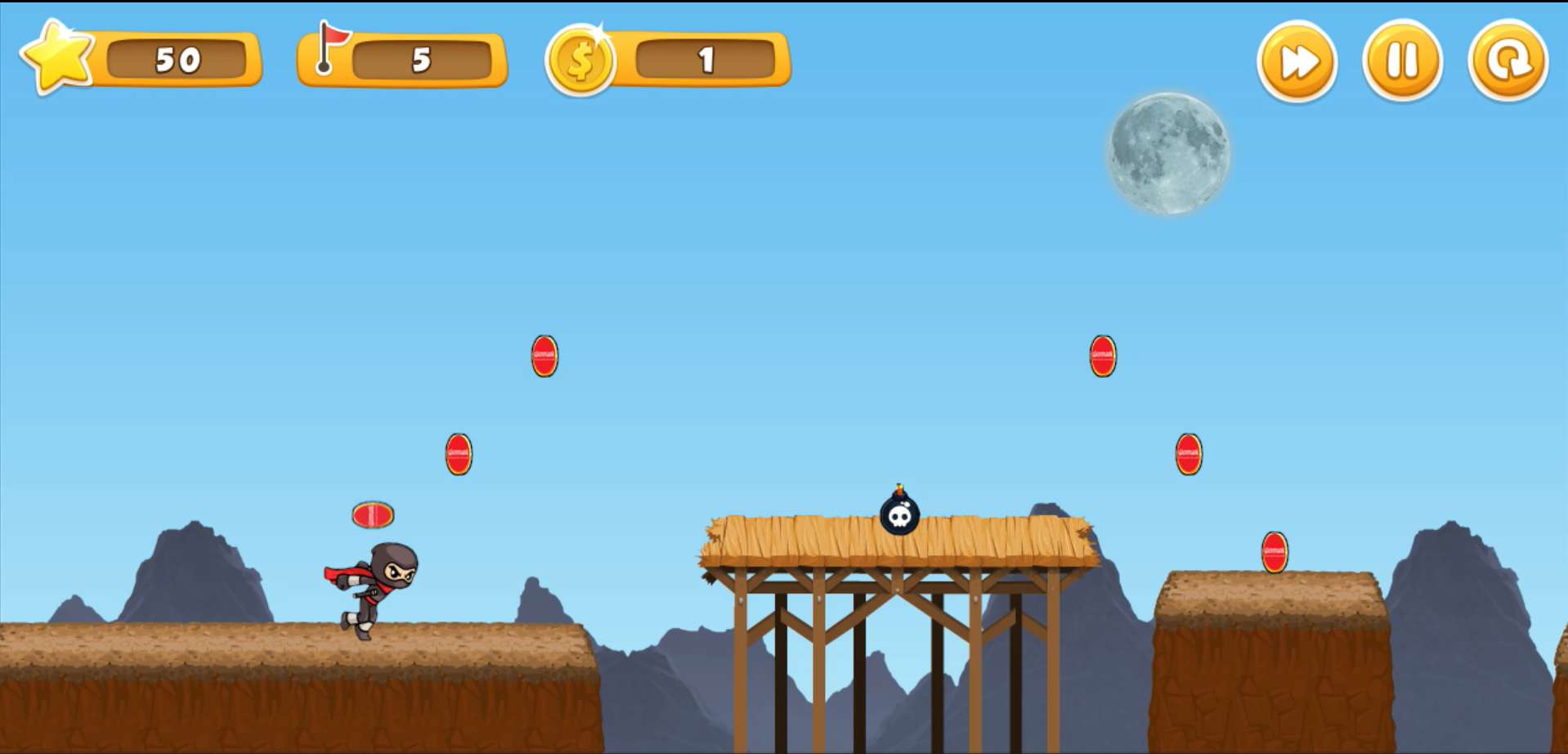
Task: Click the dollar coin icon
Action: click(x=582, y=59)
